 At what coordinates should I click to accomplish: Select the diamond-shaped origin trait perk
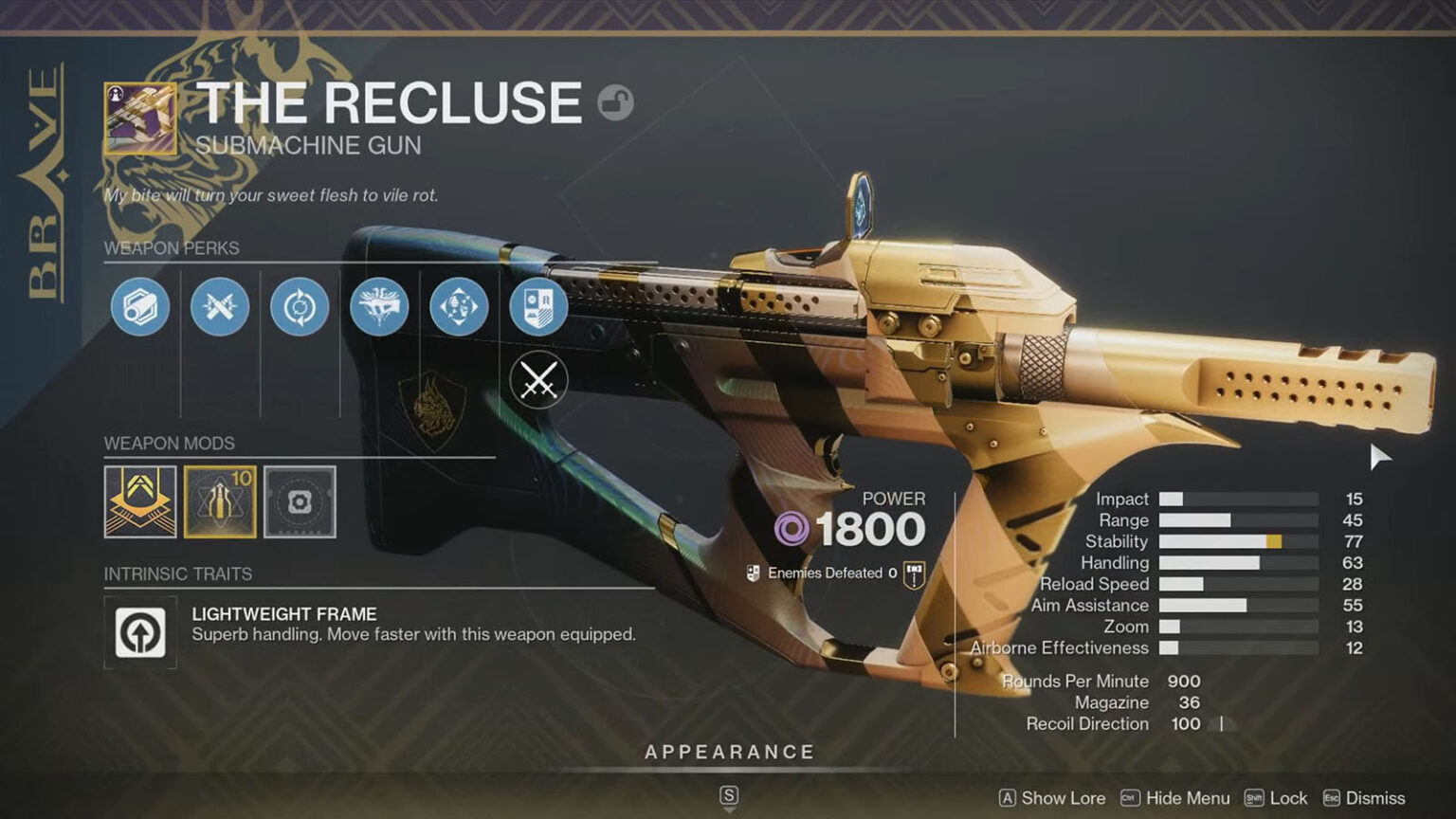point(458,306)
